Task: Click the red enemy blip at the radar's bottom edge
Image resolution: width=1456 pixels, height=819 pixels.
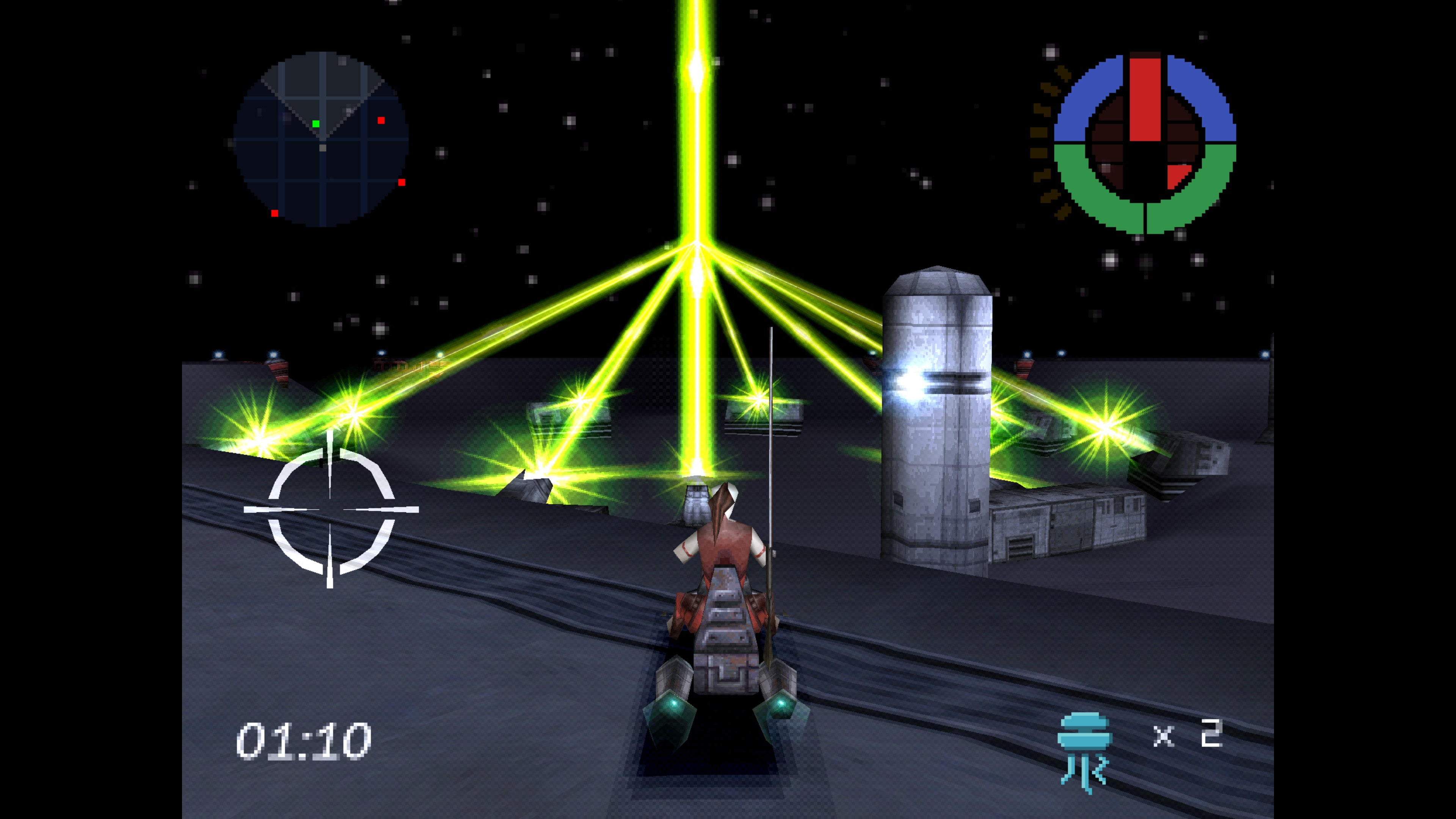Action: [275, 213]
